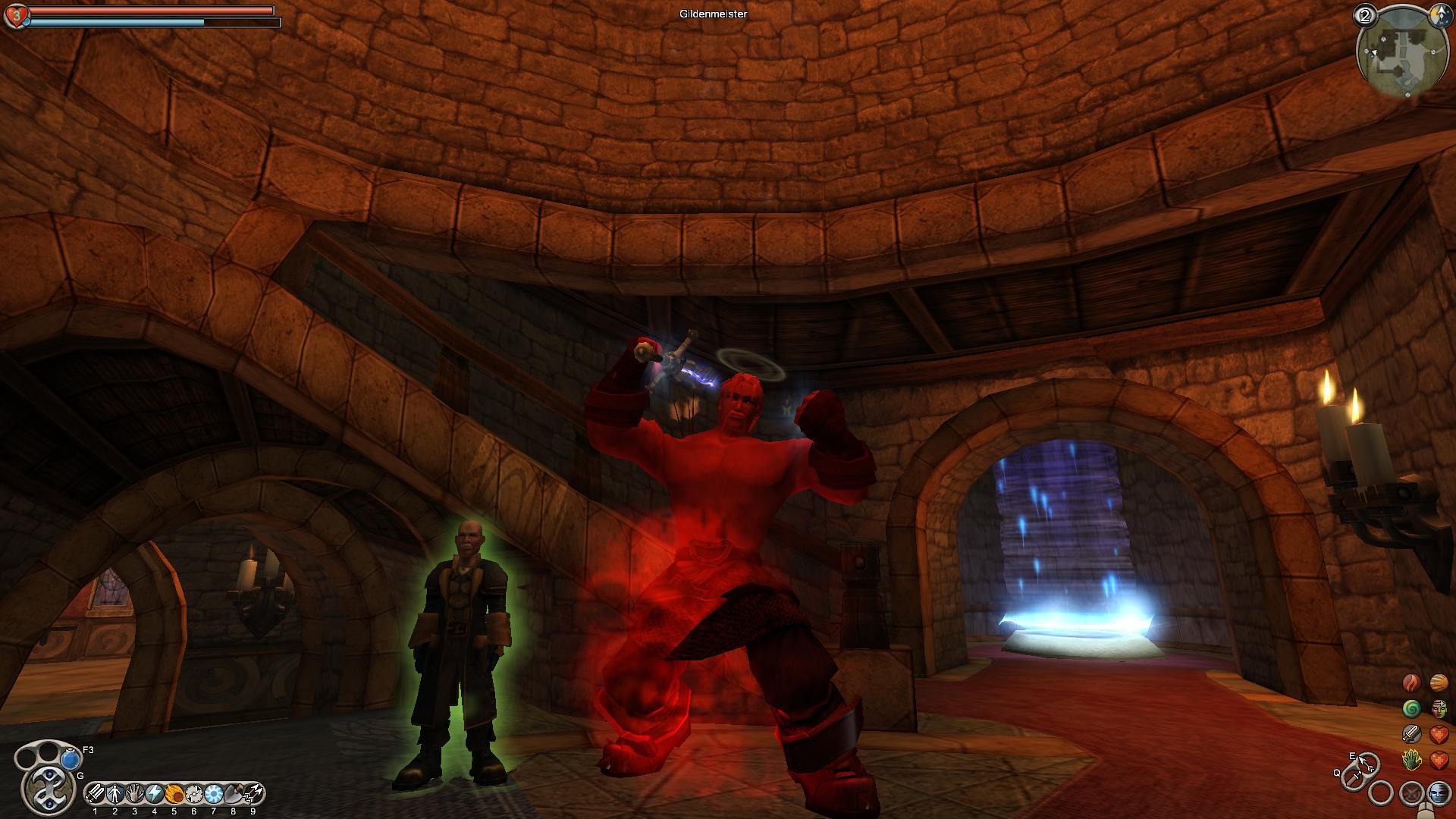Select the spade tool slot
This screenshot has width=1456, height=819.
[x=234, y=794]
